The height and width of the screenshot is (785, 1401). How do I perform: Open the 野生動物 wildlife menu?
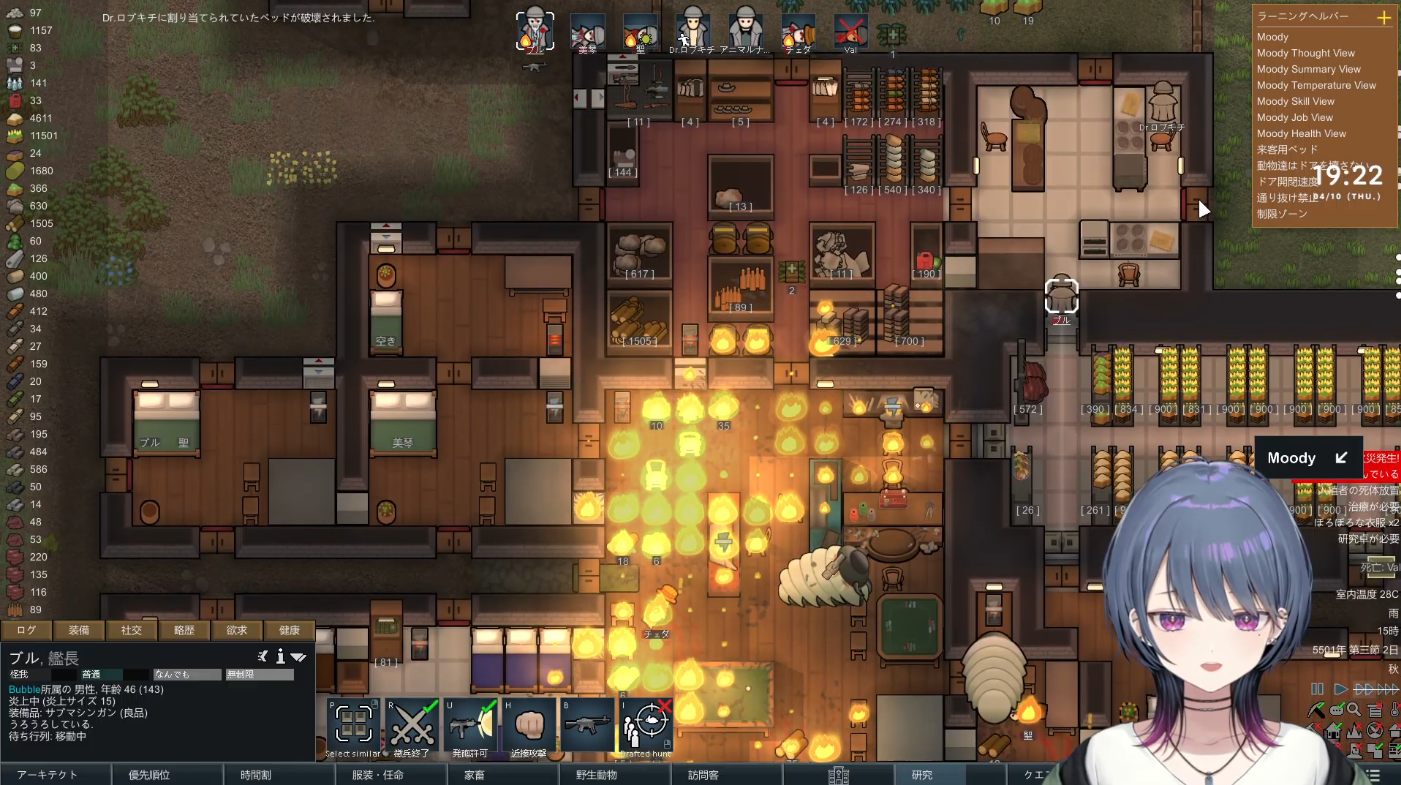pyautogui.click(x=595, y=775)
